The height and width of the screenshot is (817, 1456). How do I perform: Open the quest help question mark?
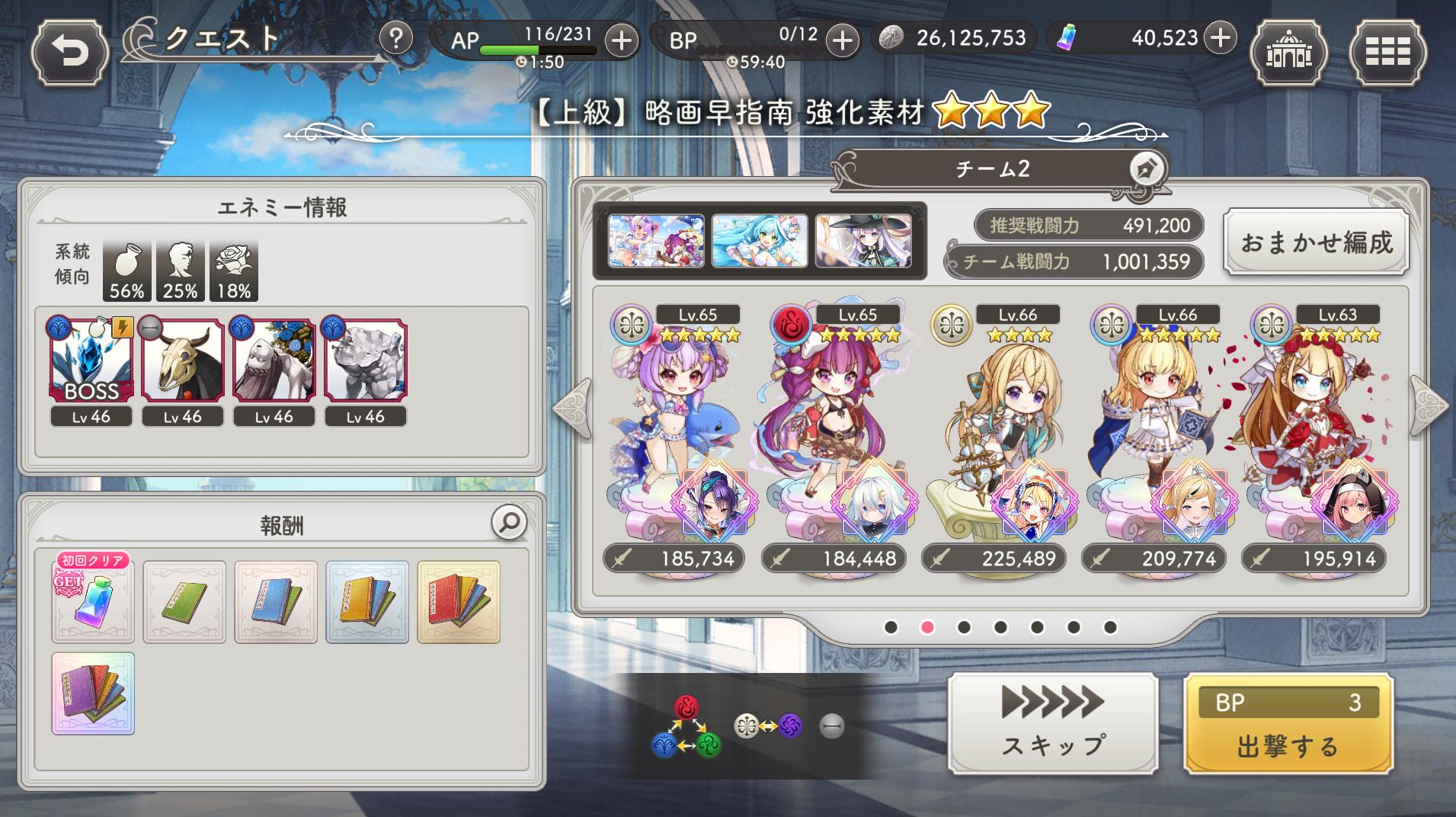(x=395, y=37)
